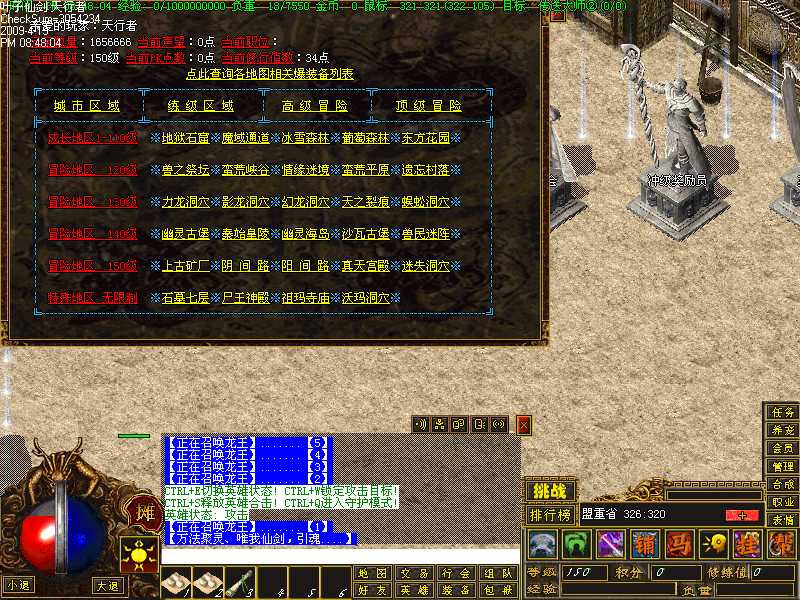Show the 顶级冒险 tab
The height and width of the screenshot is (600, 800).
coord(430,106)
